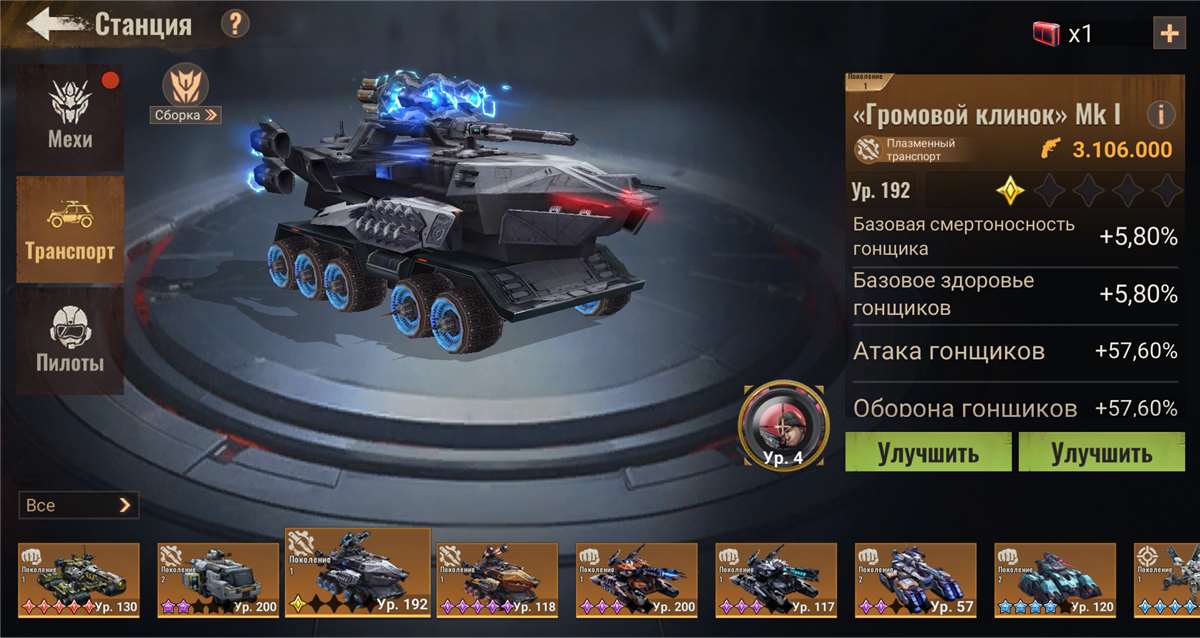Image resolution: width=1200 pixels, height=638 pixels.
Task: Open the Все filter dropdown
Action: coord(78,505)
